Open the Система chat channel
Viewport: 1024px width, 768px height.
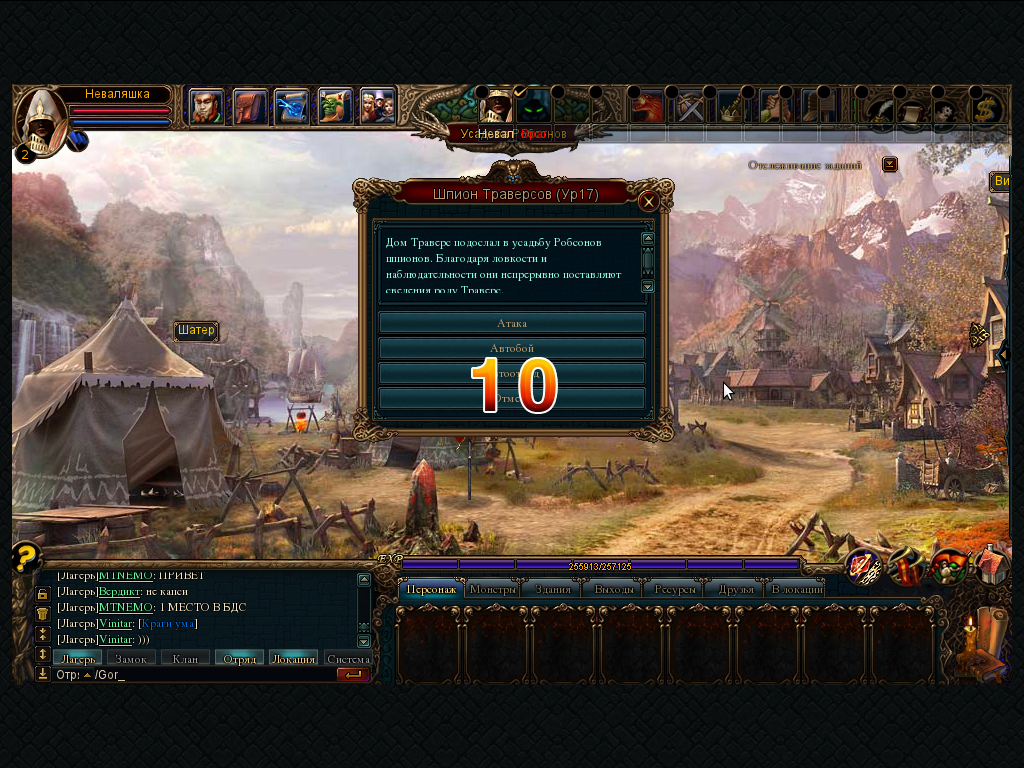coord(347,658)
